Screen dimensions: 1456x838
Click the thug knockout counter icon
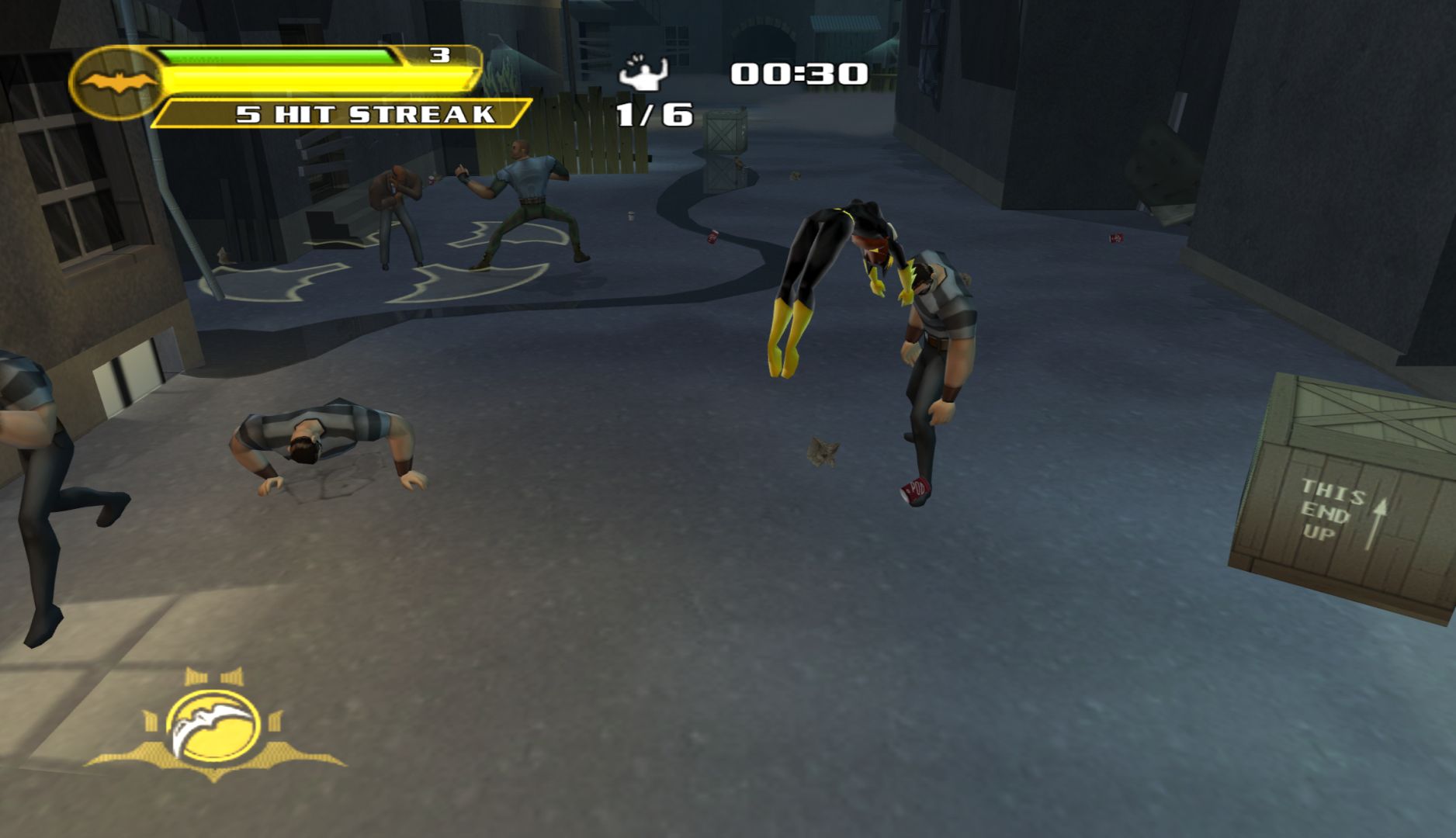pyautogui.click(x=643, y=74)
